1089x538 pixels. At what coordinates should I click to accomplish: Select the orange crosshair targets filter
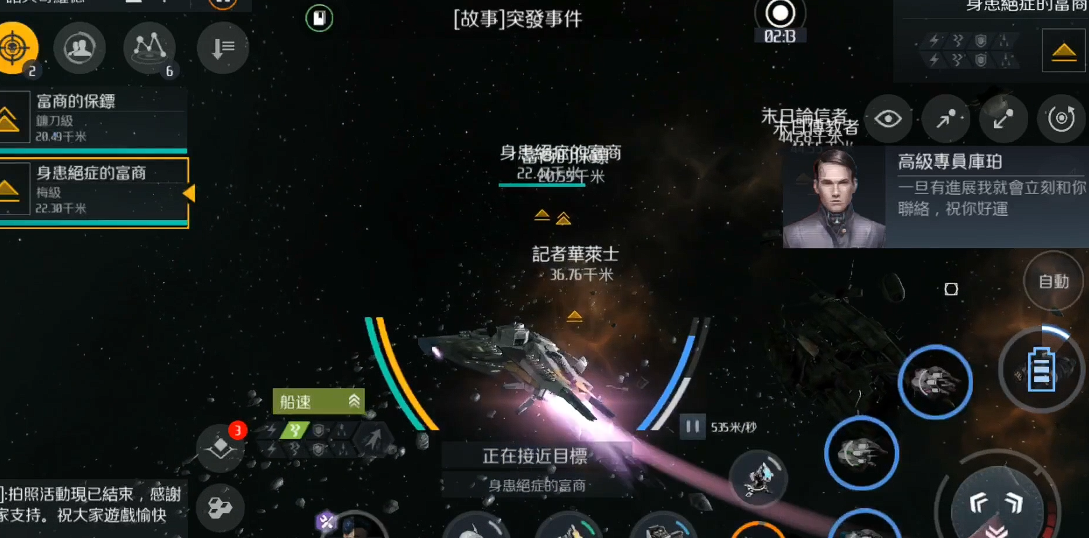click(x=16, y=47)
